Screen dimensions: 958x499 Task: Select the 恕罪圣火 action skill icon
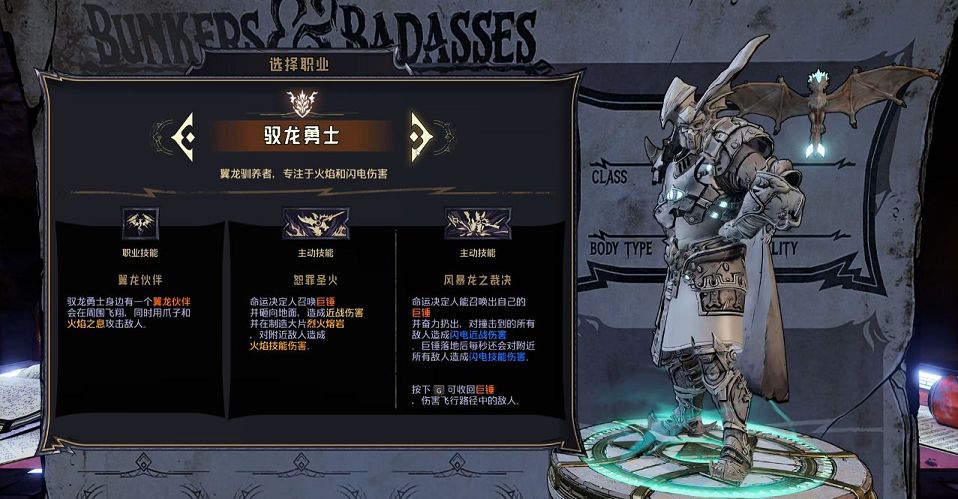tap(315, 222)
